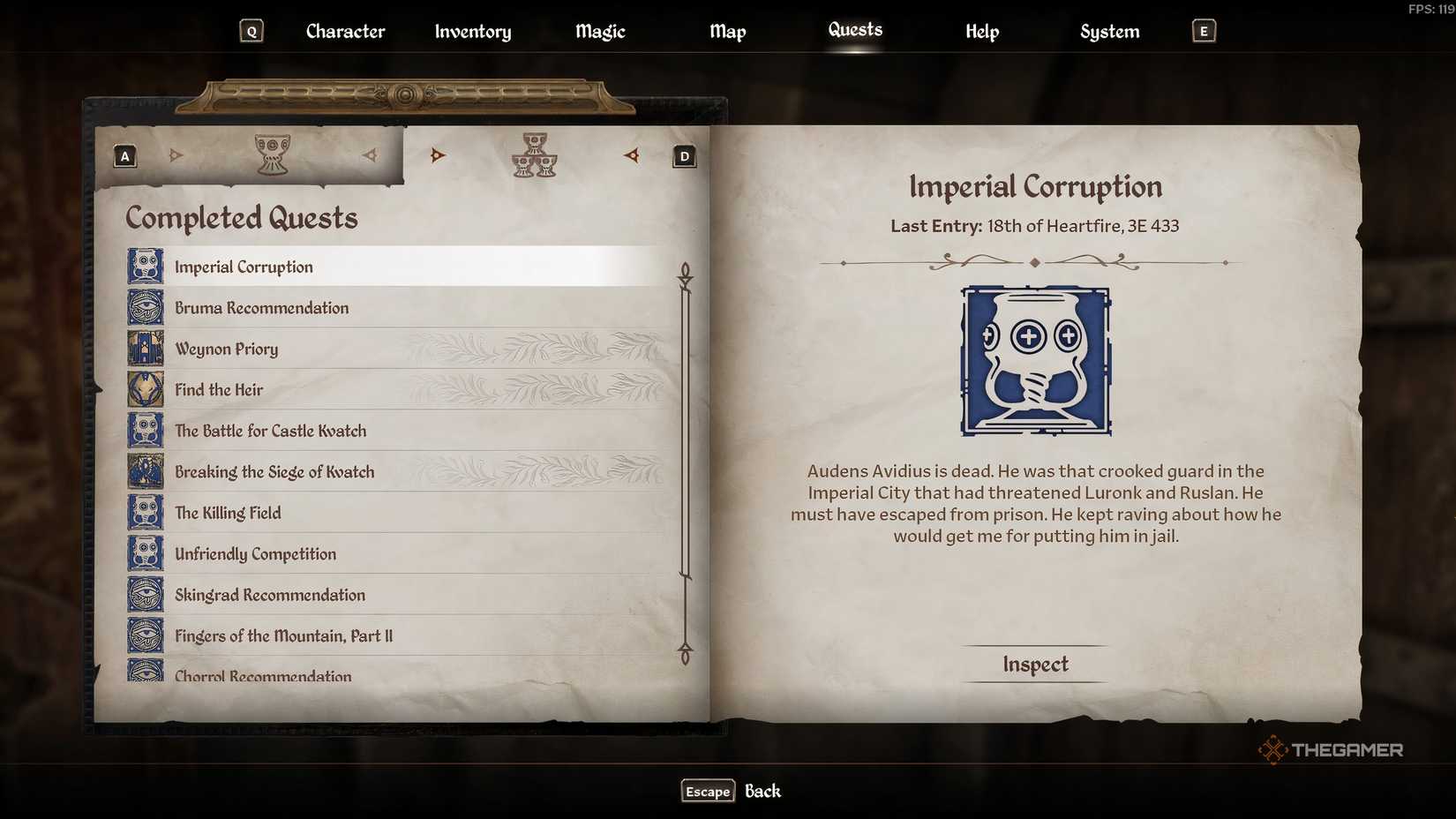The height and width of the screenshot is (819, 1456).
Task: Click The Killing Field quest icon
Action: 144,512
